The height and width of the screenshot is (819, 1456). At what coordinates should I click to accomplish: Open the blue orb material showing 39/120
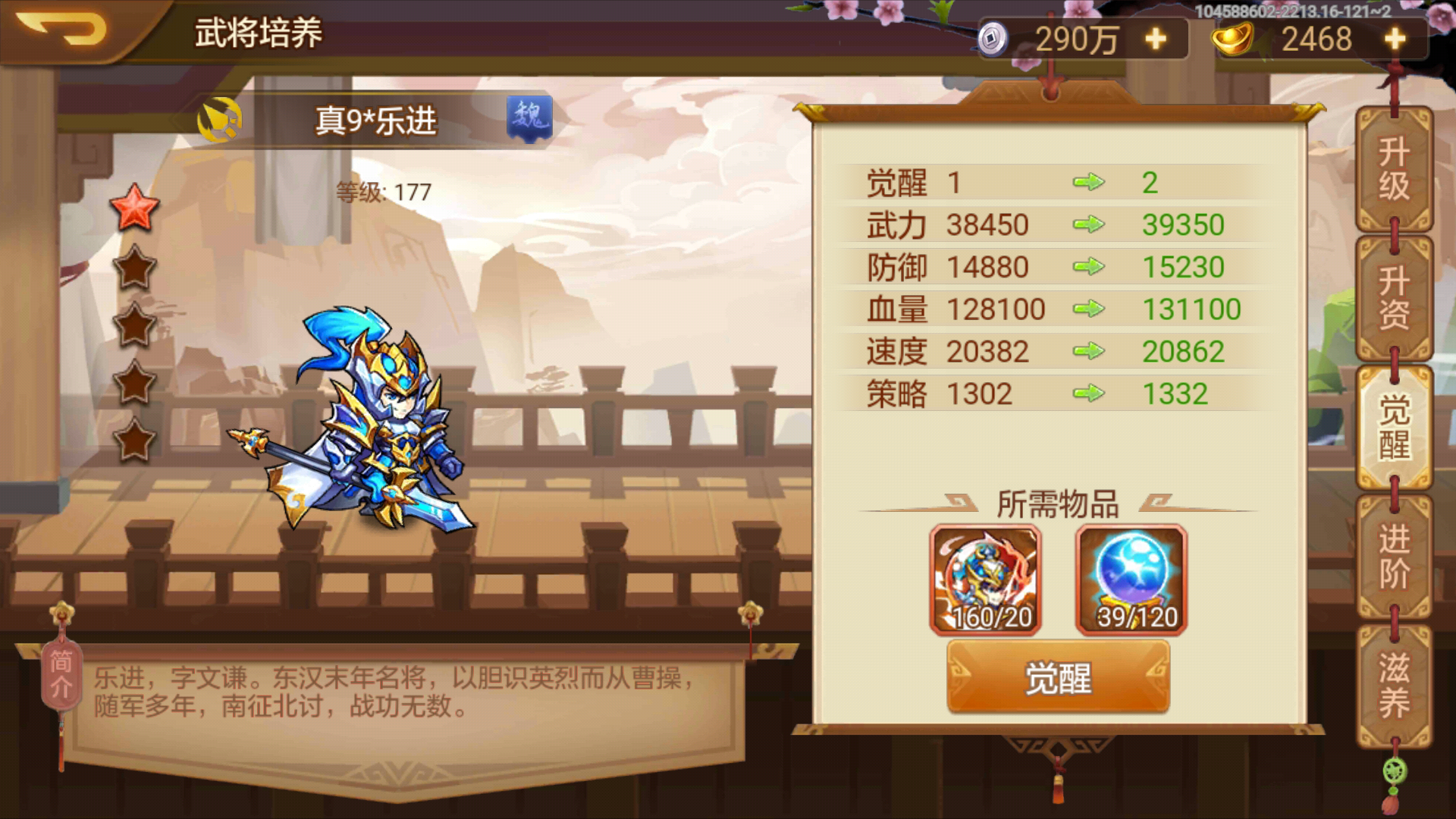tap(1130, 580)
